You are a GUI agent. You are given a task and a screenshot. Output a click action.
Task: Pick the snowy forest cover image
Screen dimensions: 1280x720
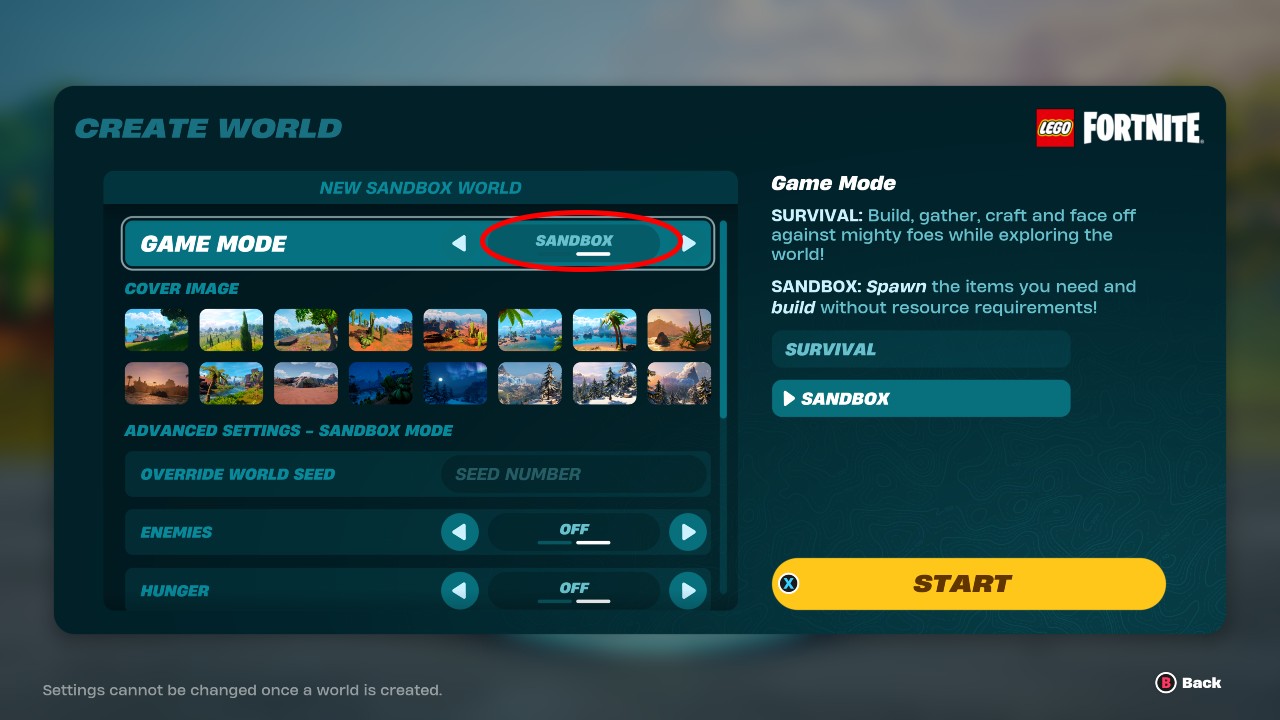pyautogui.click(x=605, y=383)
